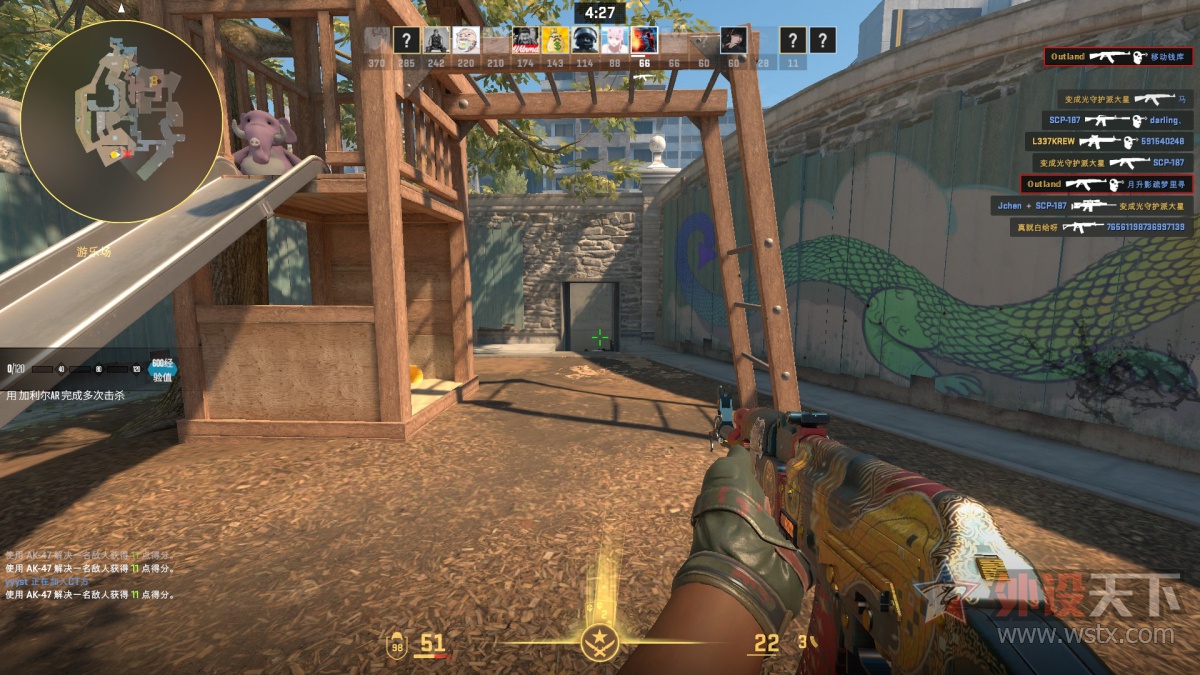Open the Galil AR mission objective tracker
This screenshot has width=1200, height=675.
pyautogui.click(x=78, y=395)
